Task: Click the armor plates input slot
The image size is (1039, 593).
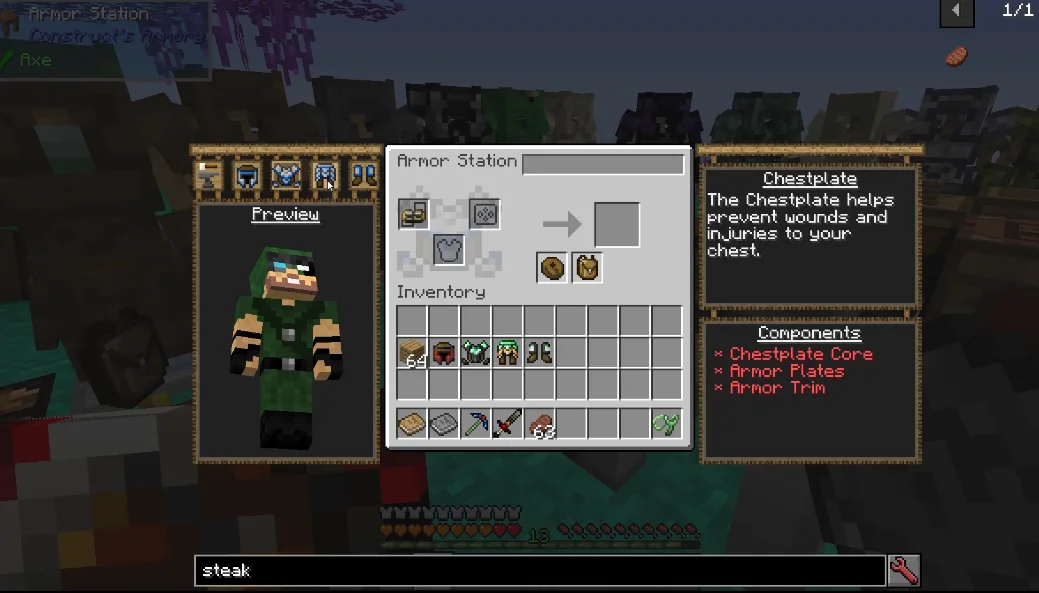Action: [x=414, y=214]
